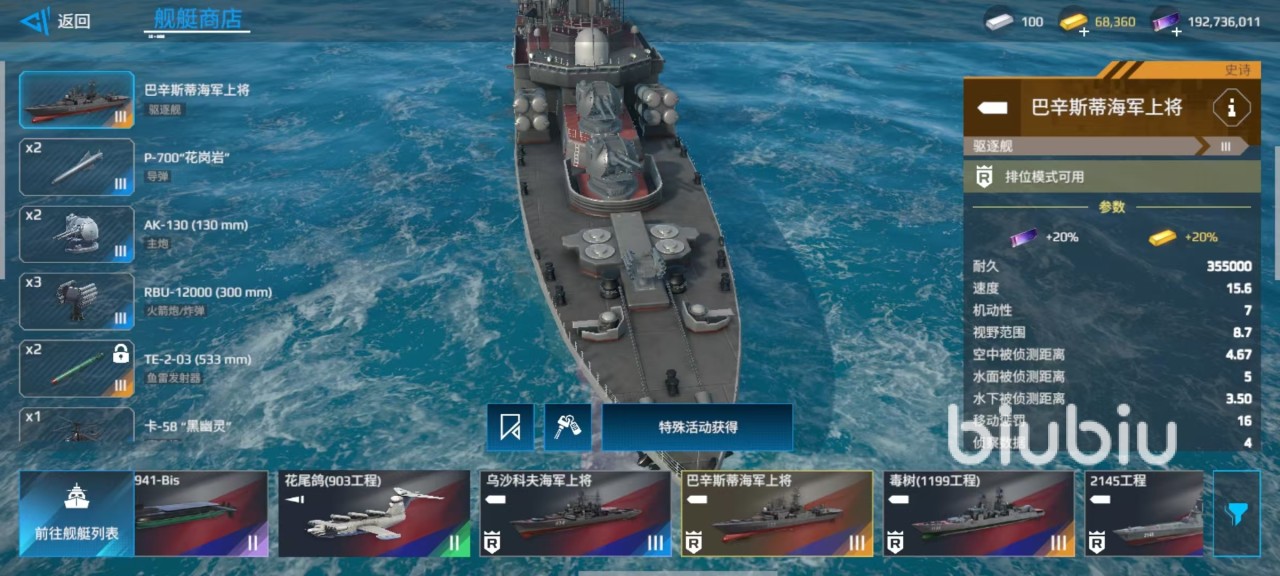
Task: Select the locked TE-2-03 torpedo slot
Action: point(77,368)
